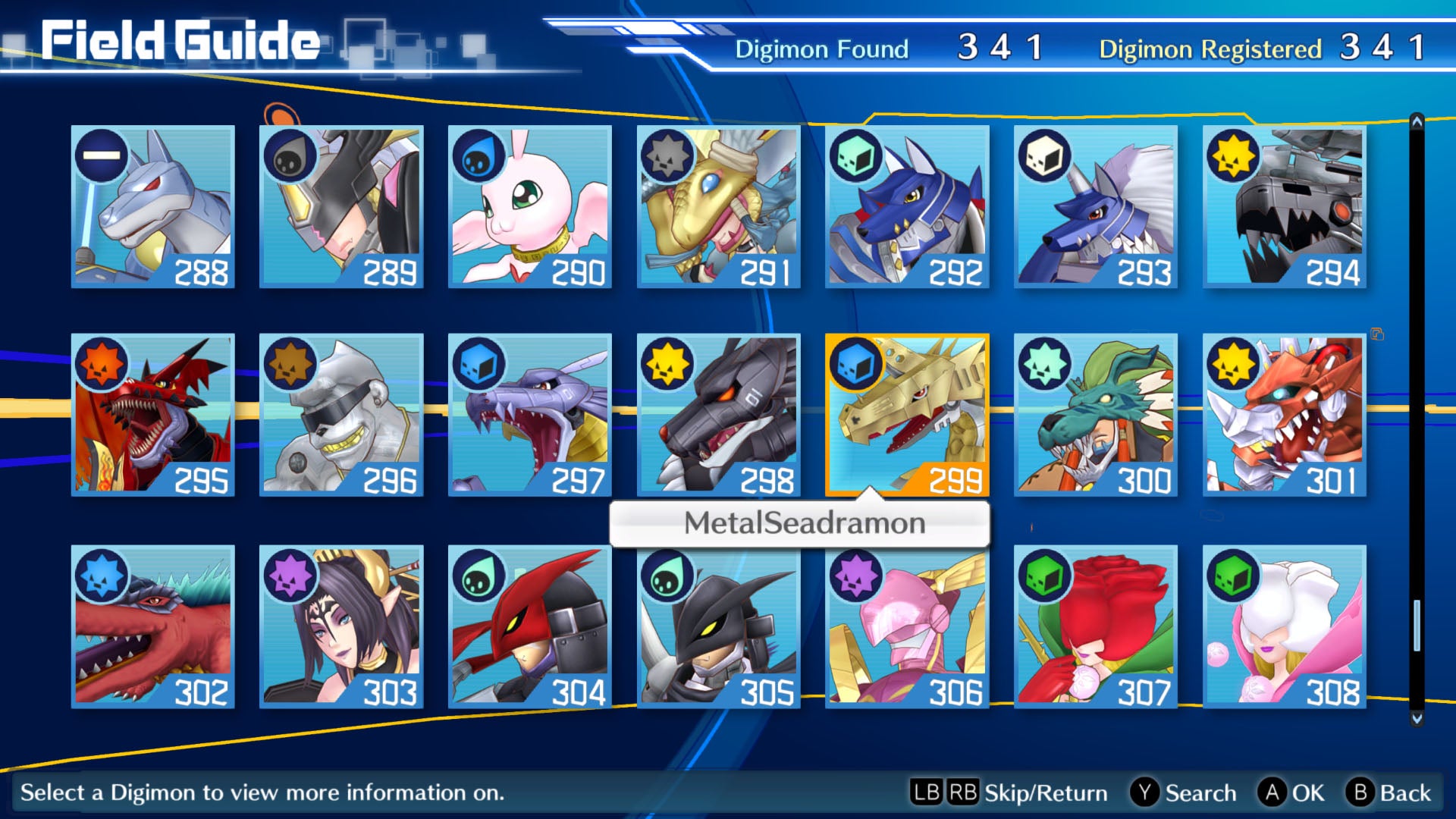Choose Digimon entry number 300
This screenshot has width=1456, height=819.
(x=1095, y=415)
